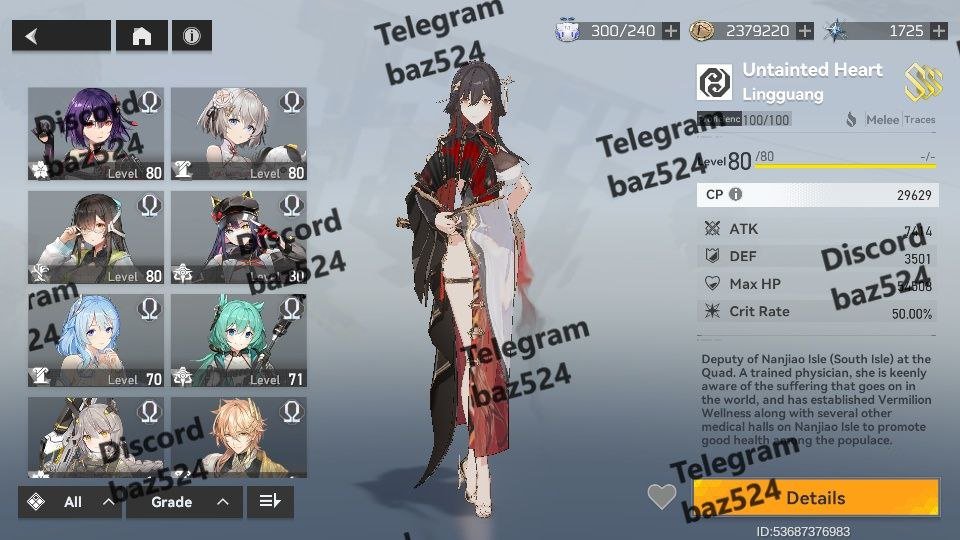Select the purple-haired character portrait
The width and height of the screenshot is (960, 540).
tap(96, 133)
